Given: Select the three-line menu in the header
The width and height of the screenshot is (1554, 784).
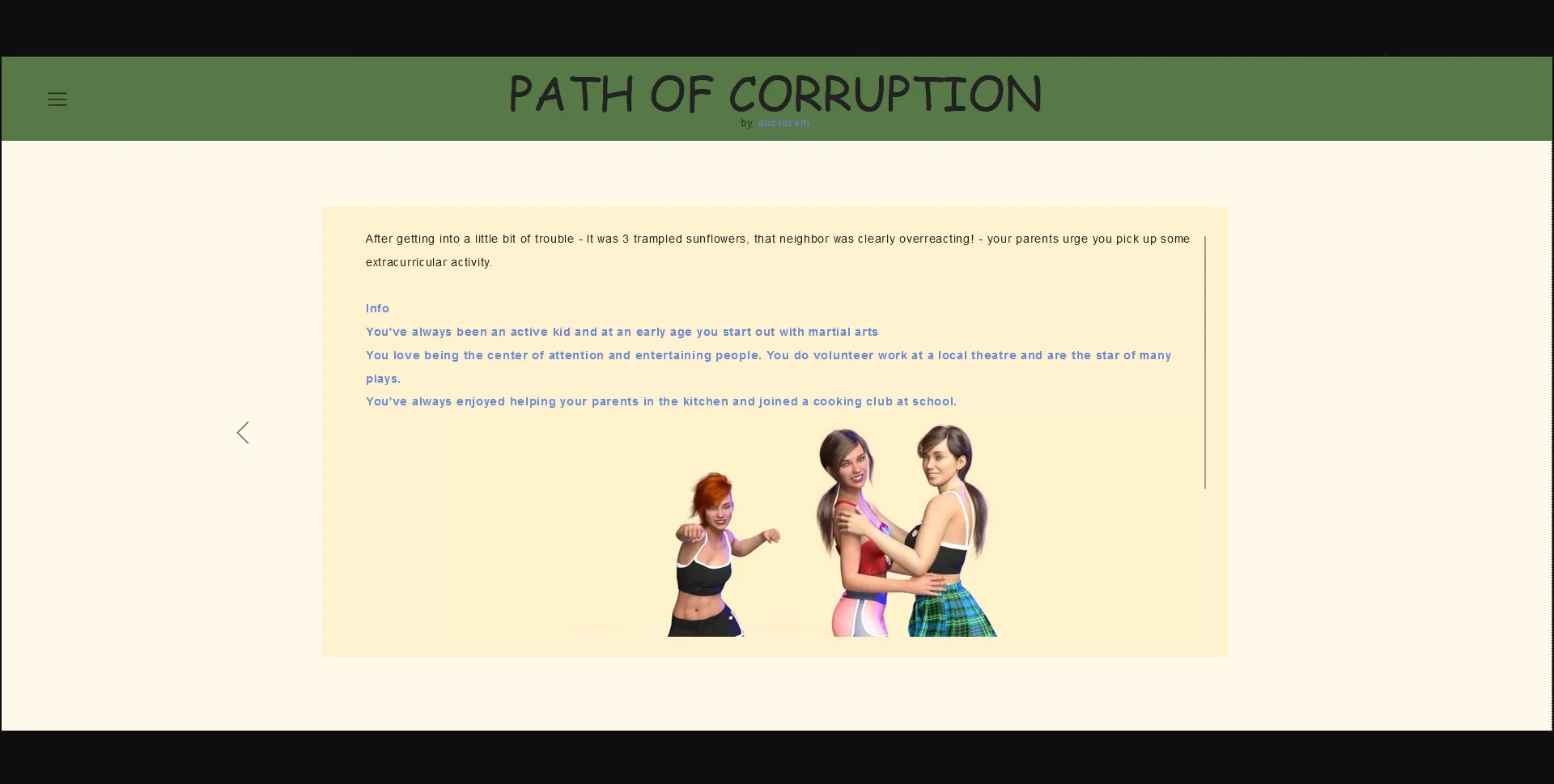Looking at the screenshot, I should click(x=56, y=99).
